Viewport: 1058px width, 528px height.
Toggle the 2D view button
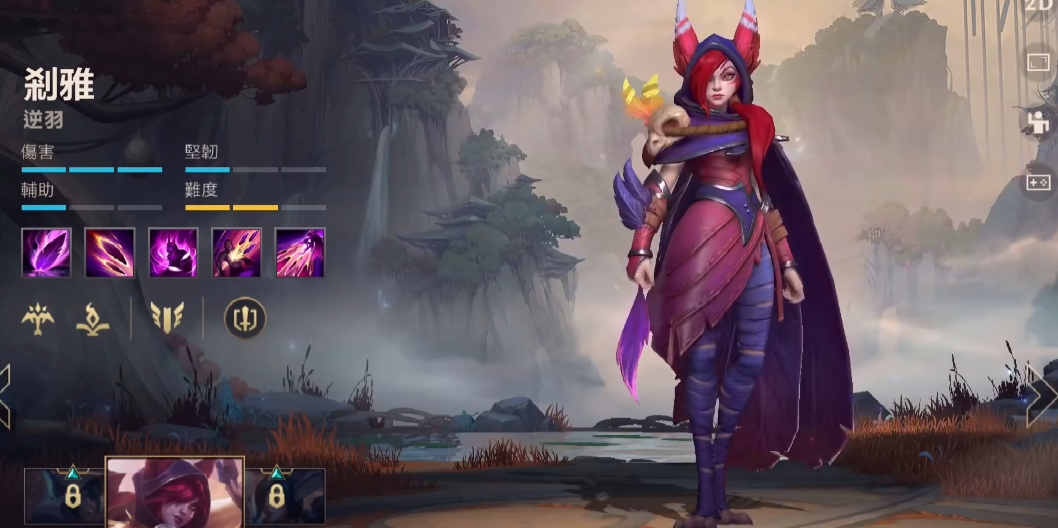click(x=1040, y=6)
